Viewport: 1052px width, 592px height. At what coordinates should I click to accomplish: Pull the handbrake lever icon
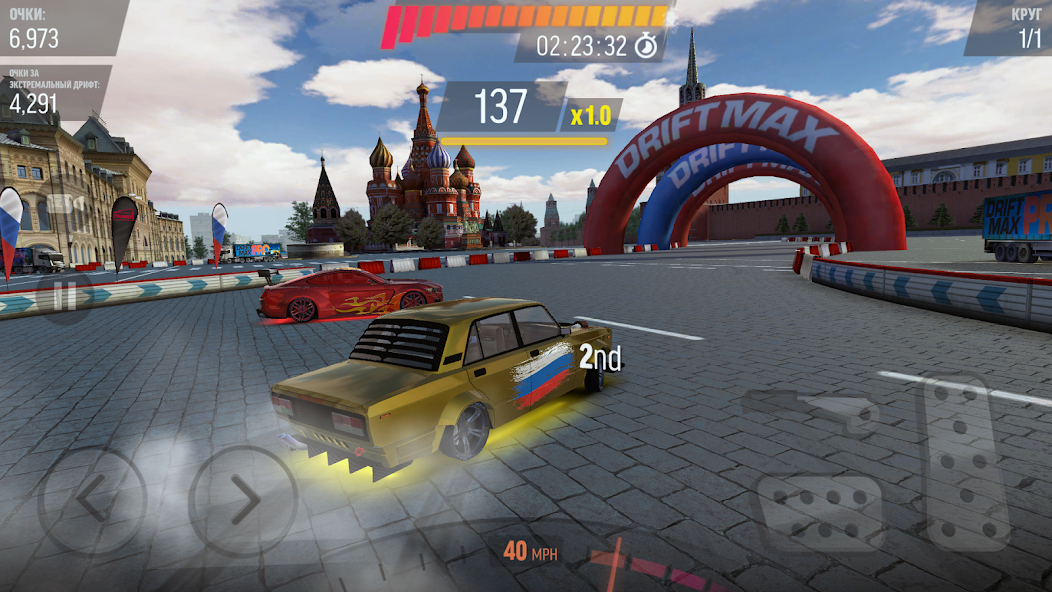coord(810,408)
